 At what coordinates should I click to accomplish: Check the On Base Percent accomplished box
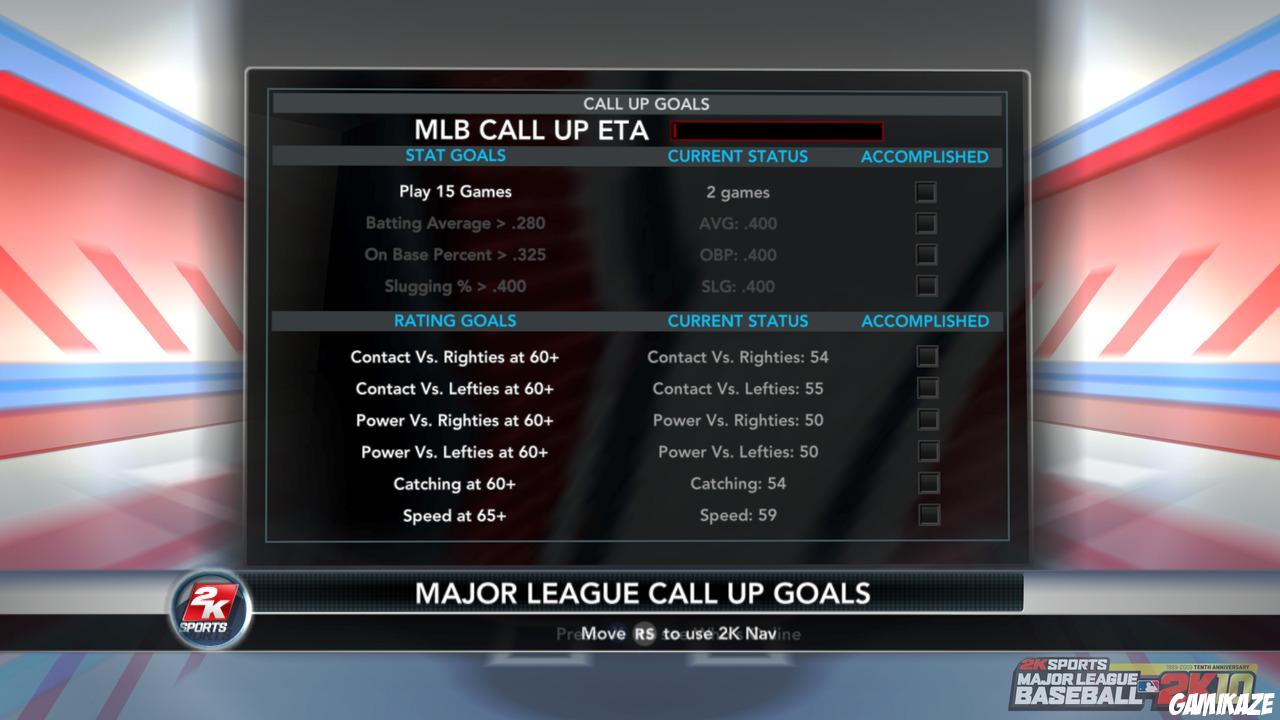click(927, 255)
